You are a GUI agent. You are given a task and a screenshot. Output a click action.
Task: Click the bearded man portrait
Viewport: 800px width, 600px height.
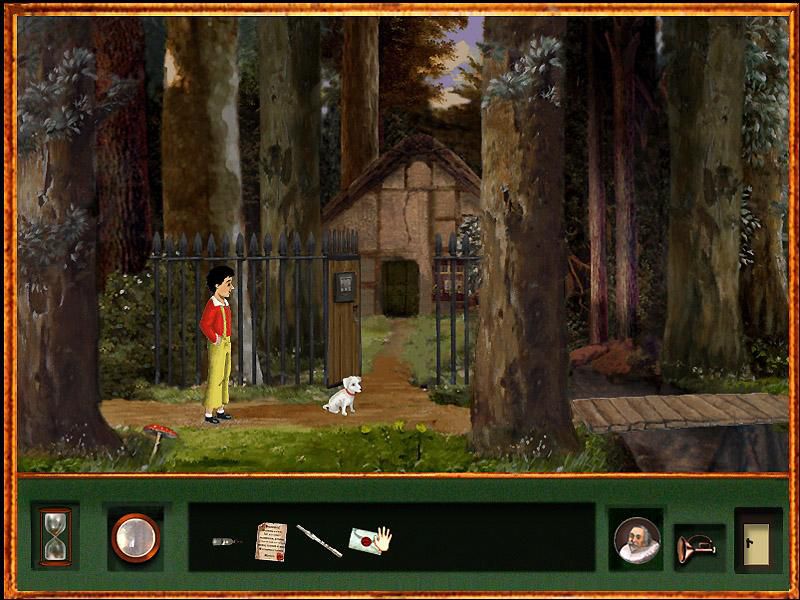637,540
